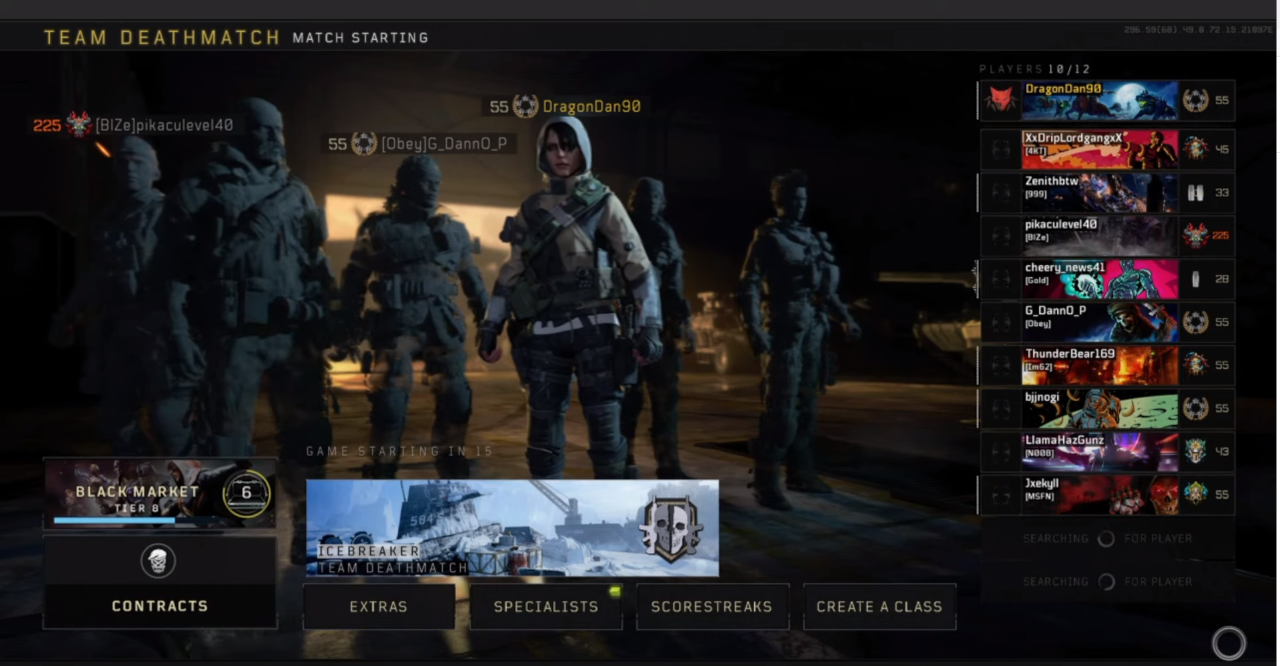
Task: Select cheery_news41 player row
Action: tap(1100, 279)
